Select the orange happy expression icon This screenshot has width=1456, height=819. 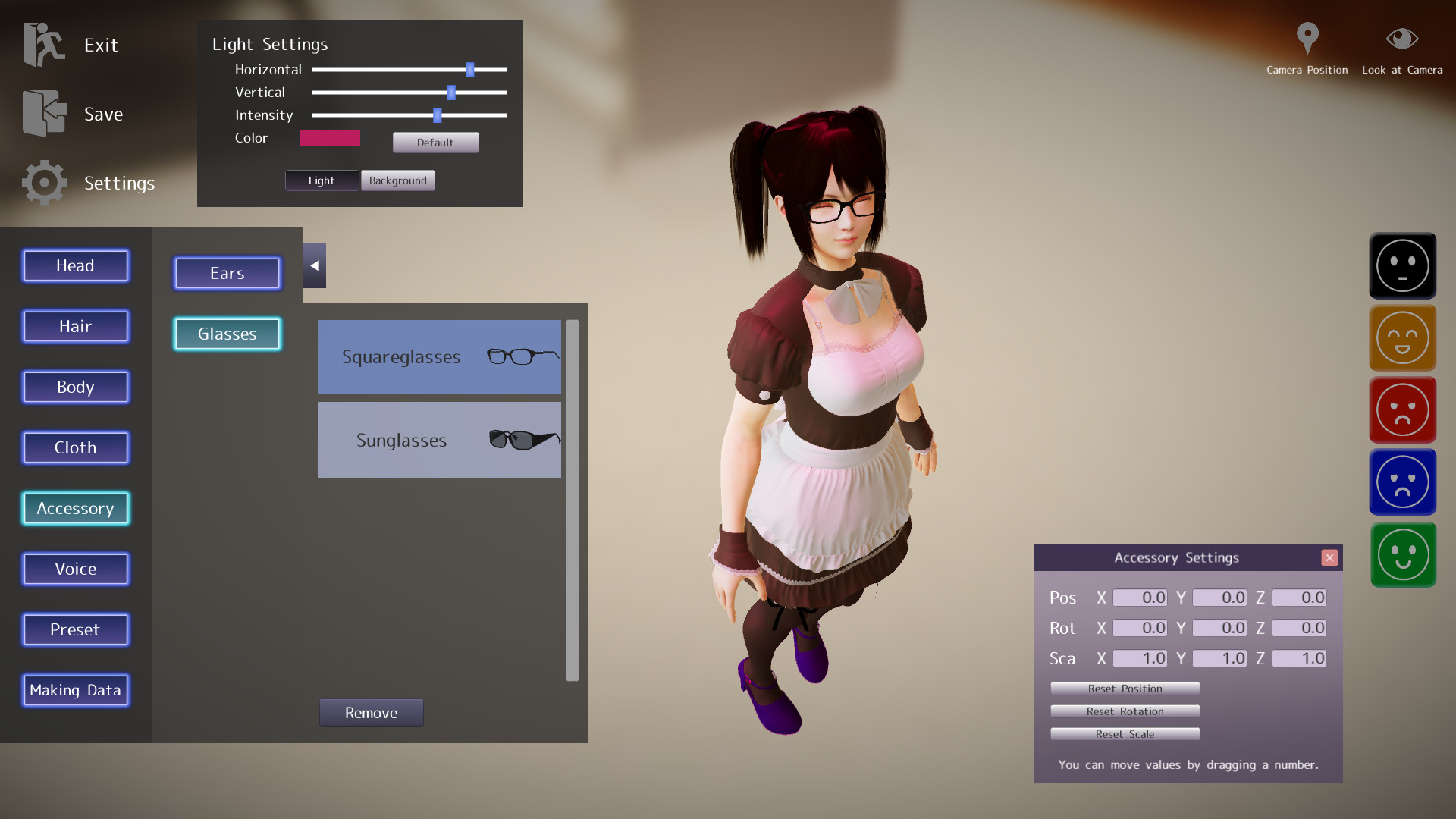click(x=1404, y=337)
